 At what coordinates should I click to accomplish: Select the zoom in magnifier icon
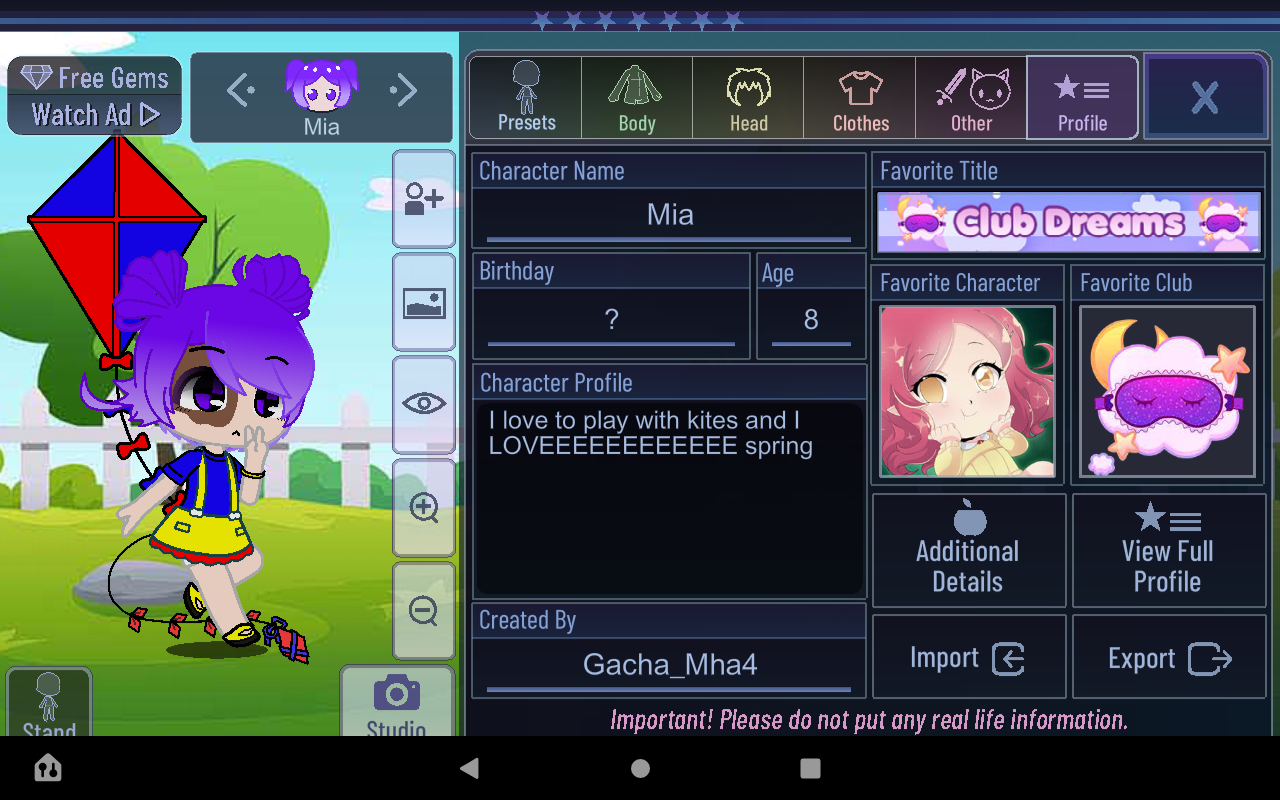coord(424,510)
